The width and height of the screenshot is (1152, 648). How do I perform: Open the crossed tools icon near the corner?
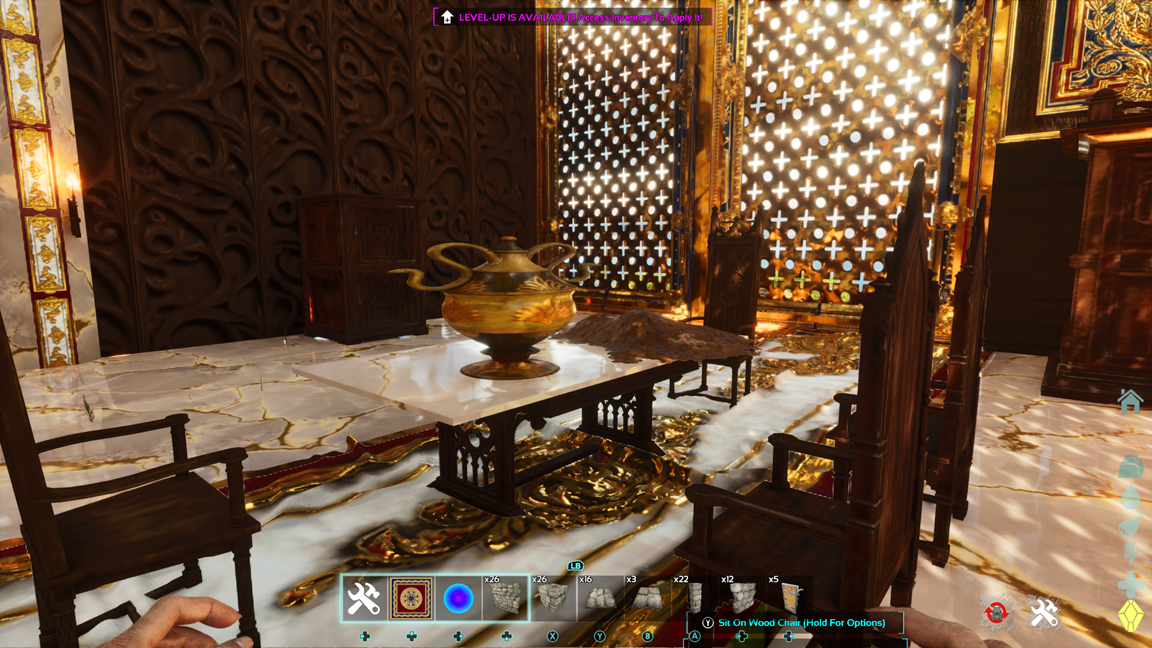tap(1044, 612)
